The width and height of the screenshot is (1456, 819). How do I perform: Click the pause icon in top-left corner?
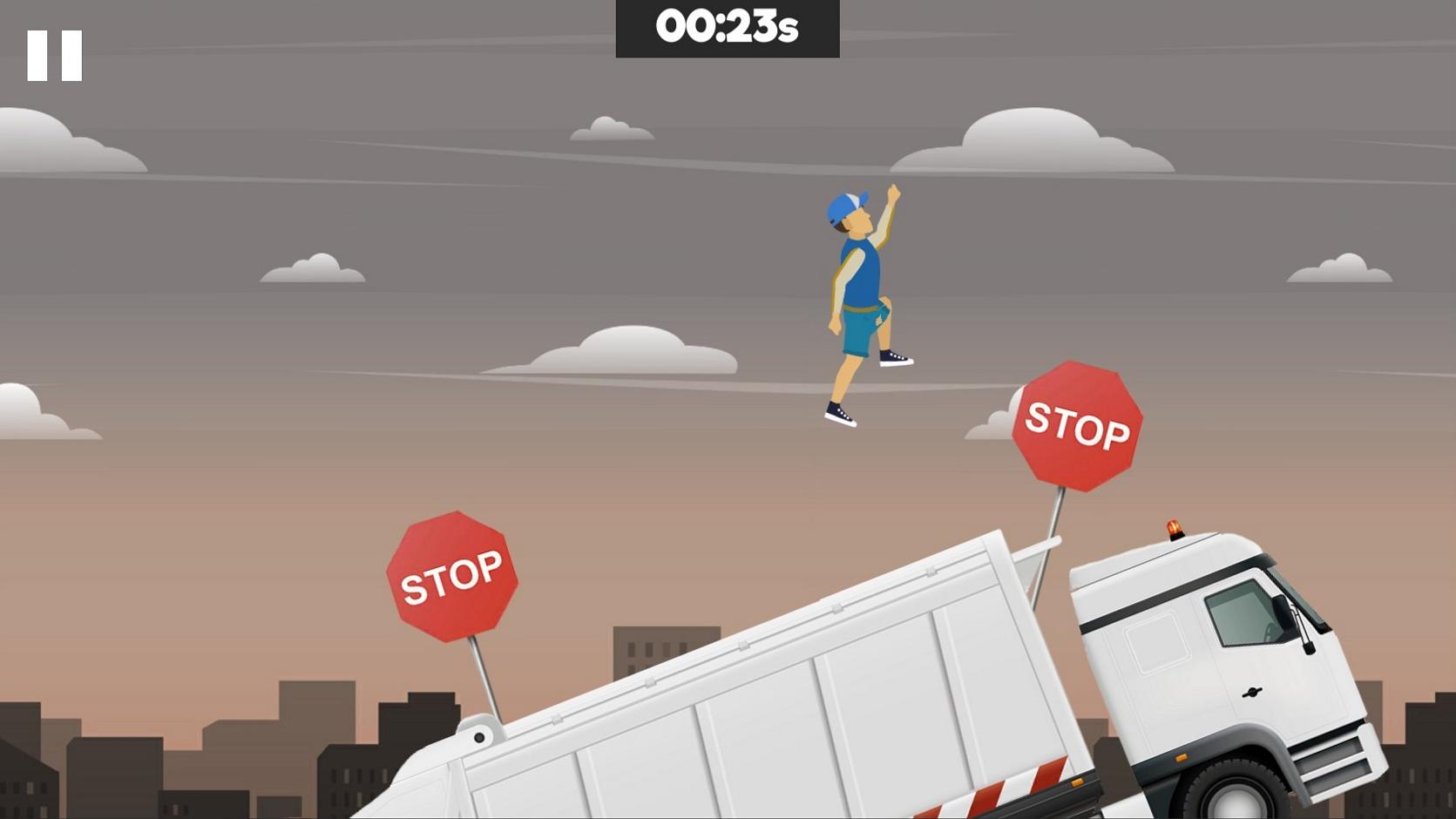coord(54,54)
